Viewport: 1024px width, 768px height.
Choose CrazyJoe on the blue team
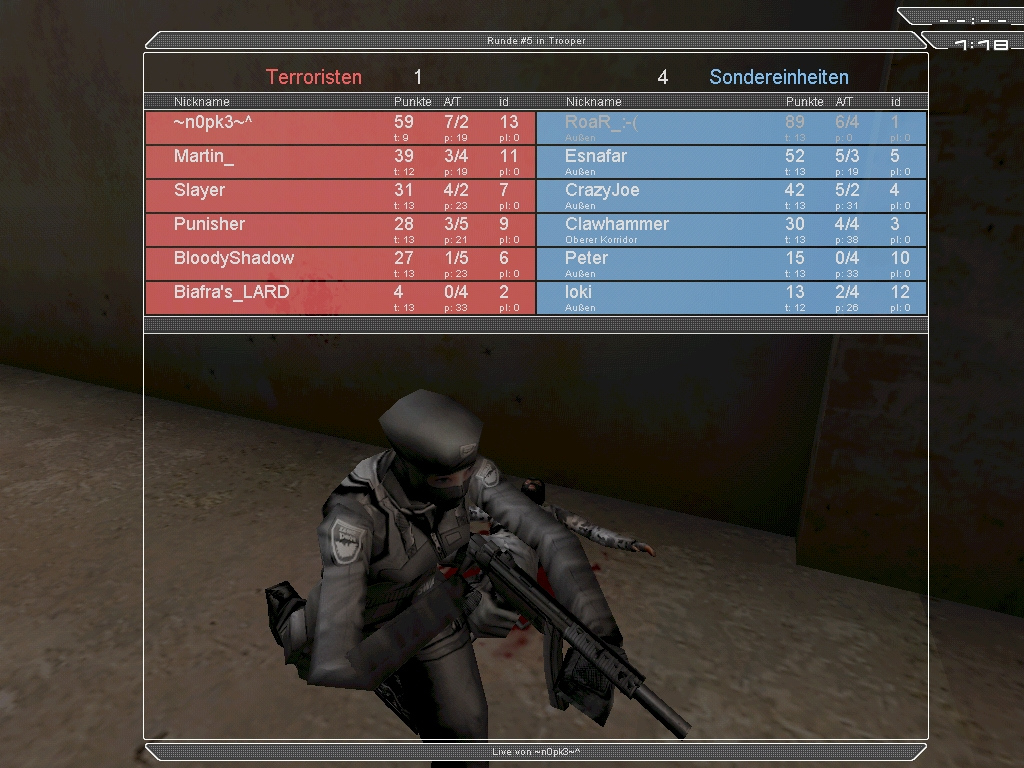731,196
